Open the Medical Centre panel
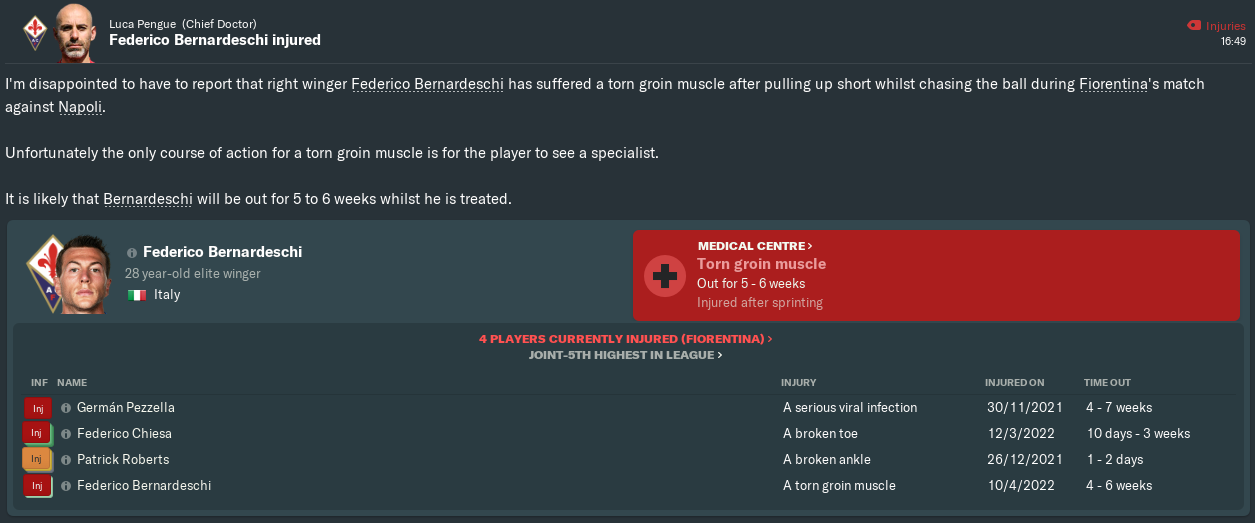Image resolution: width=1255 pixels, height=523 pixels. click(x=755, y=245)
